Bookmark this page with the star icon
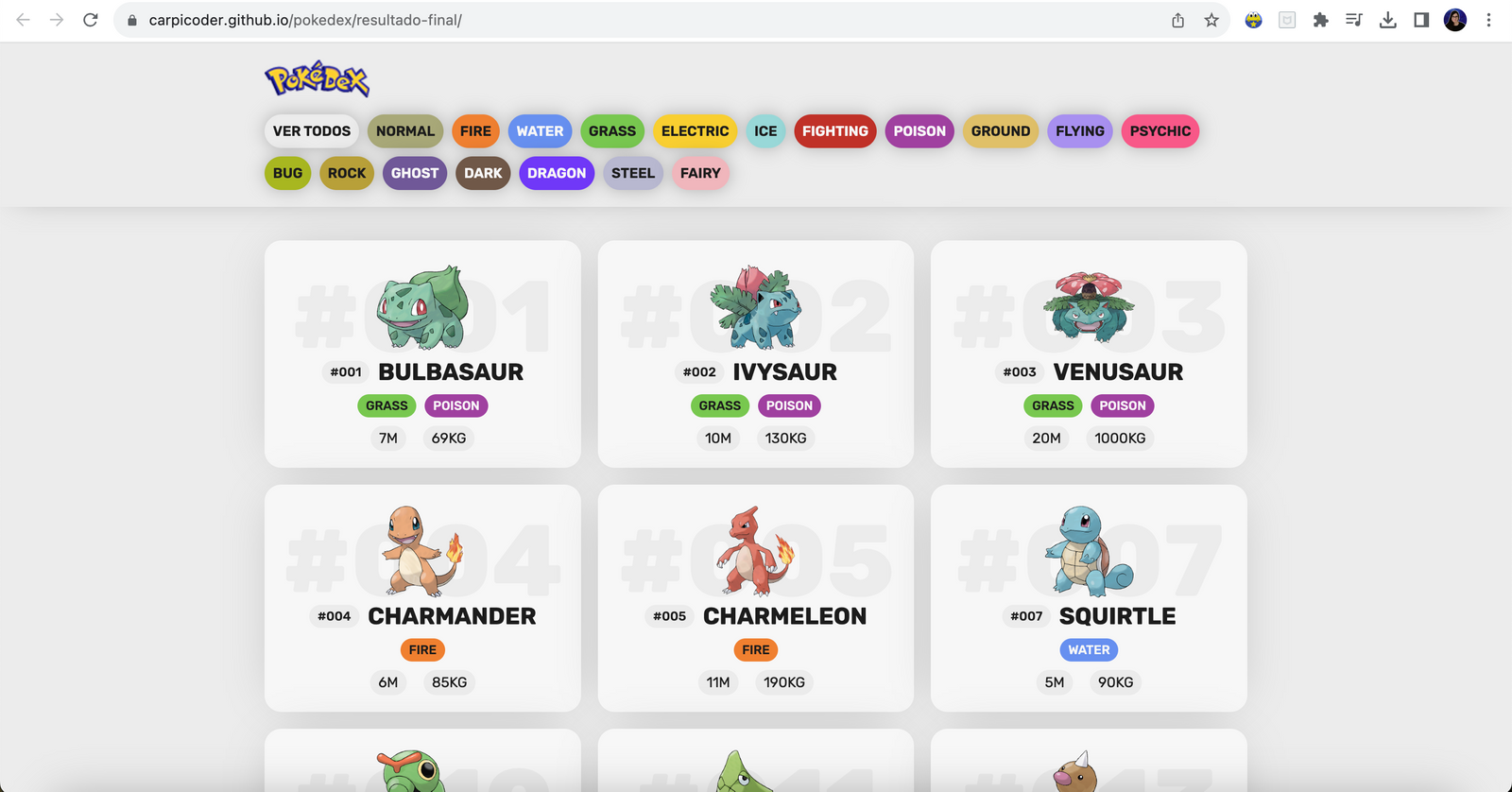The height and width of the screenshot is (792, 1512). [x=1211, y=20]
